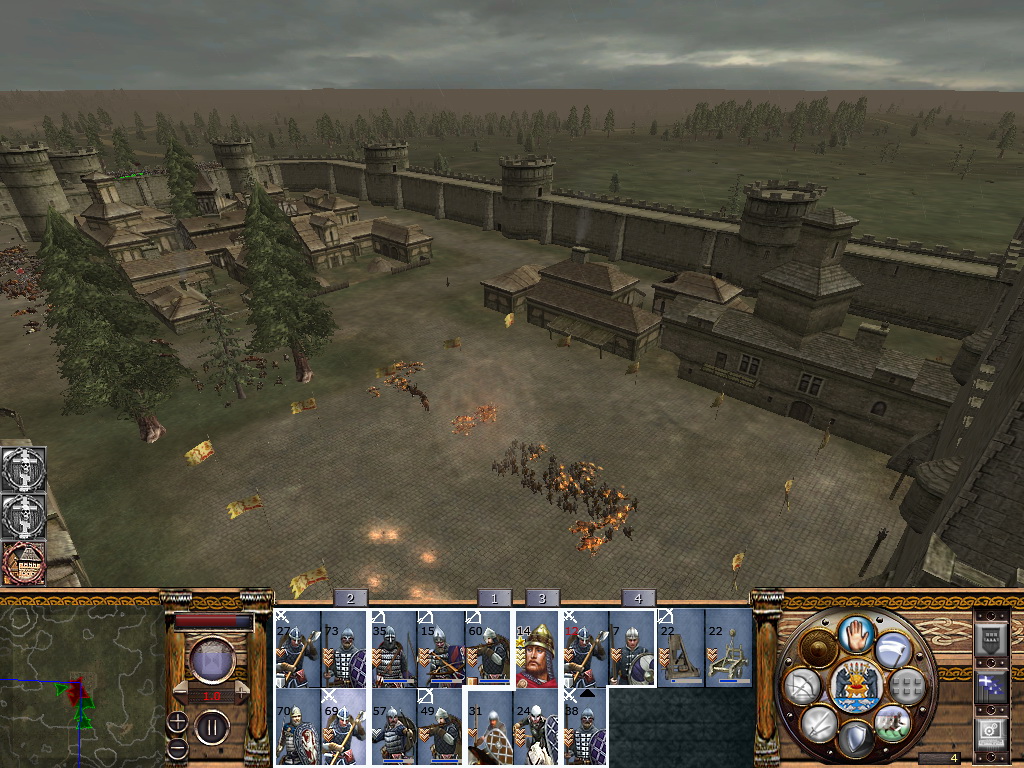Select the 35-man archer unit card
1024x768 pixels.
coord(393,650)
